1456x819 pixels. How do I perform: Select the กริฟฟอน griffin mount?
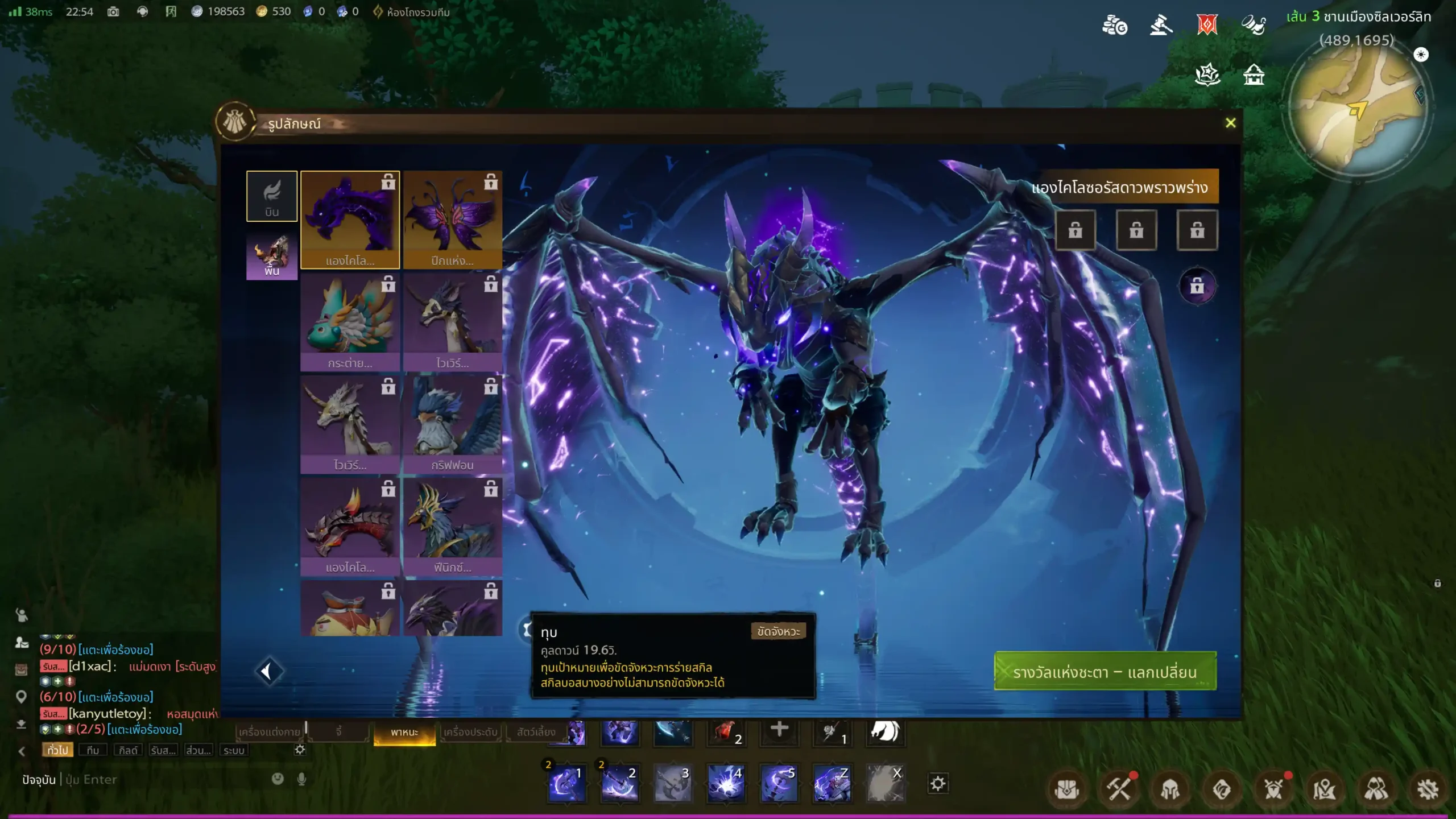coord(452,424)
